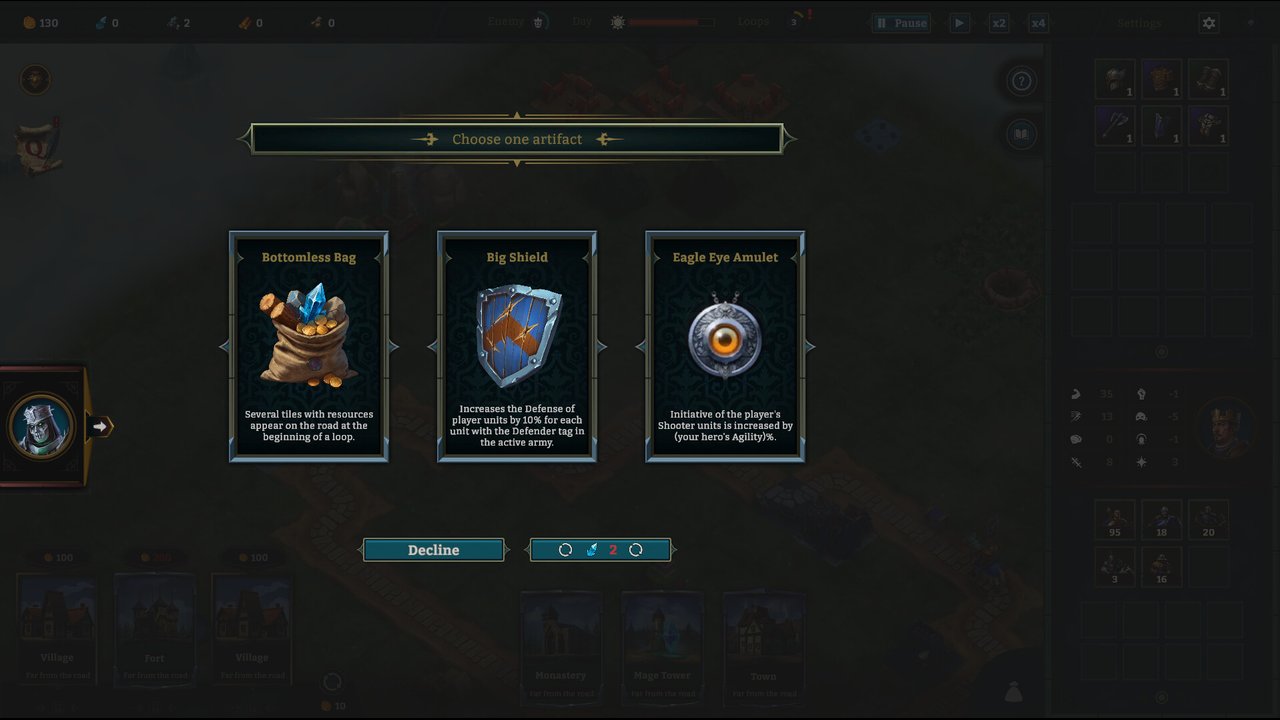Set game speed to x4

(x=1038, y=23)
